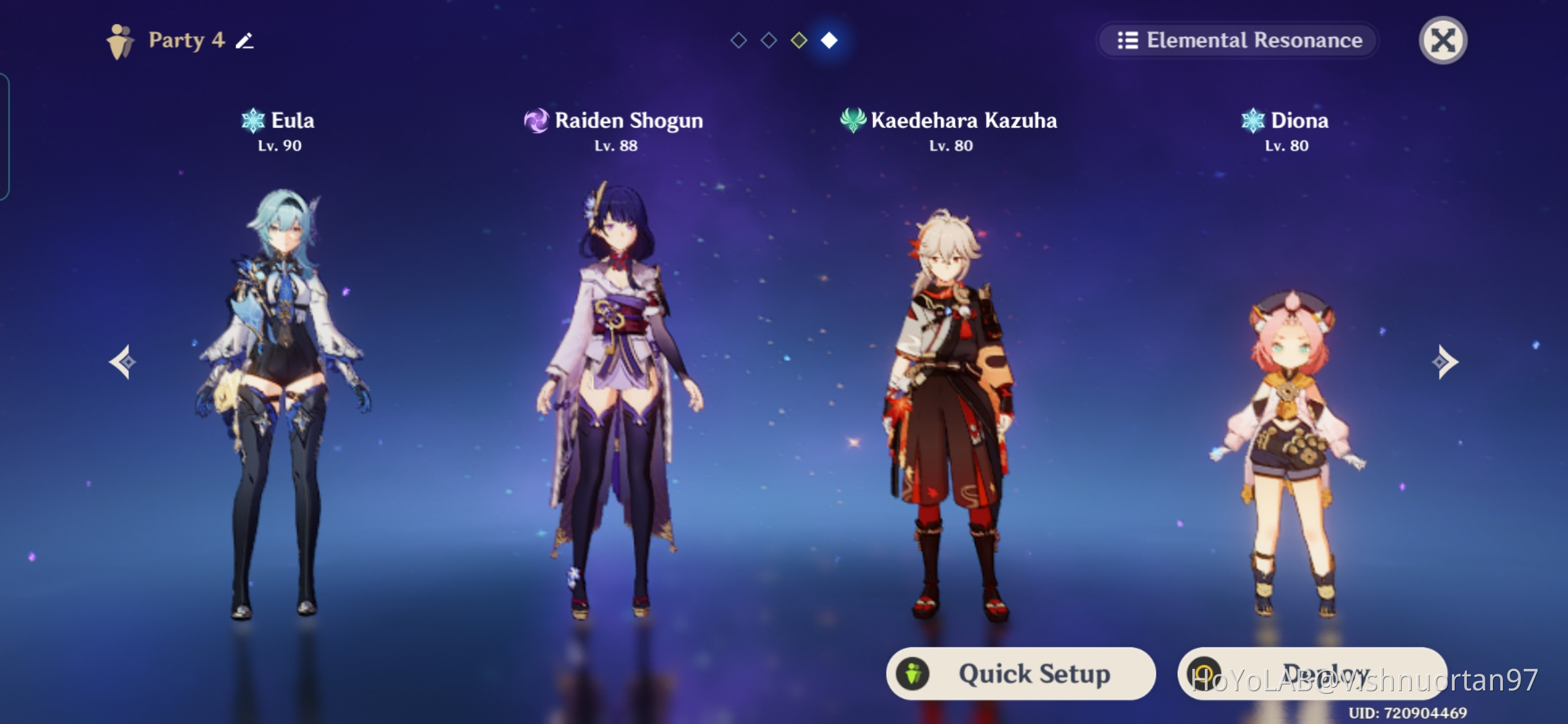Select the fourth diamond party tab
1568x724 pixels.
[x=830, y=40]
